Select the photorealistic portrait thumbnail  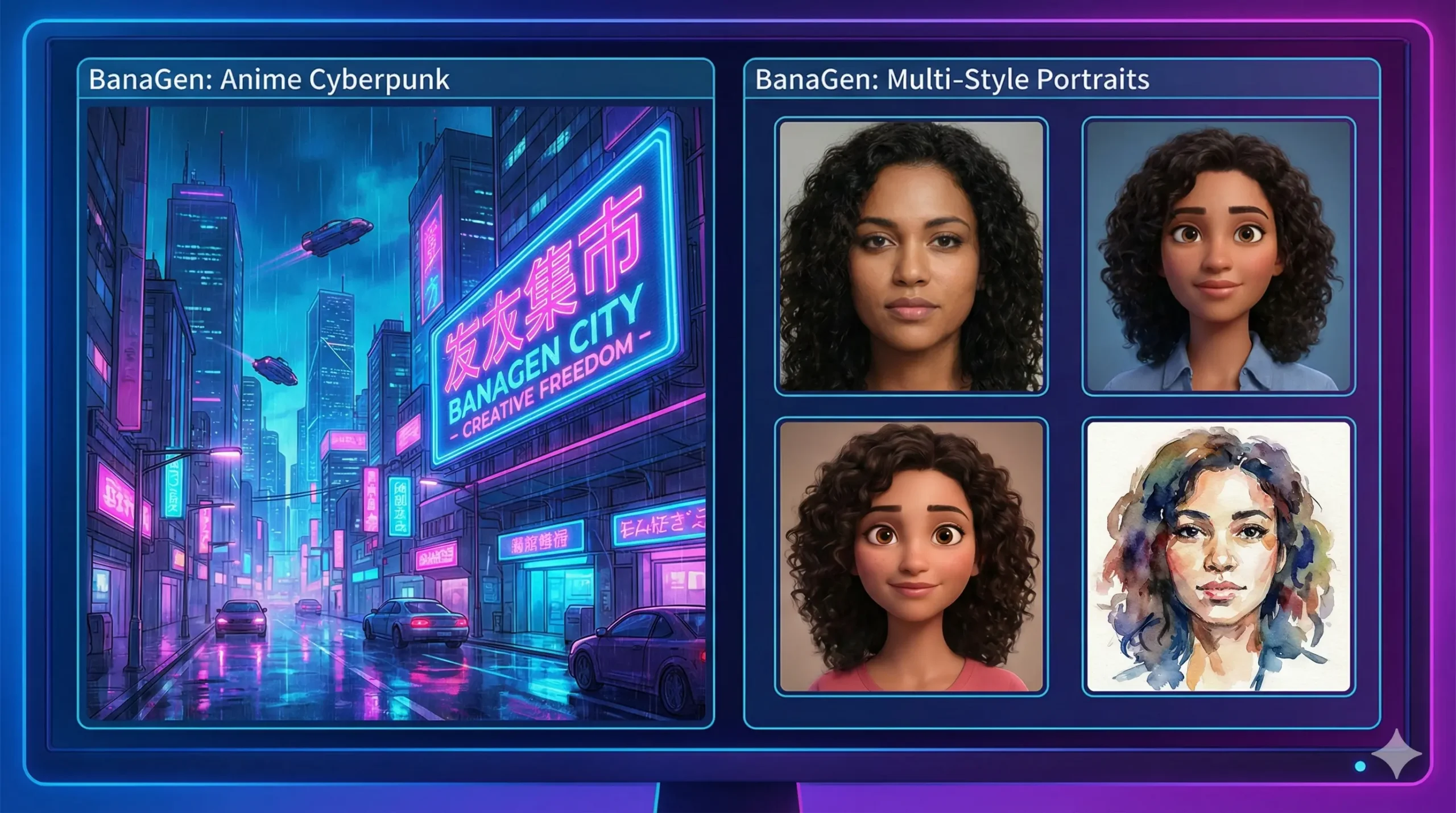point(911,256)
